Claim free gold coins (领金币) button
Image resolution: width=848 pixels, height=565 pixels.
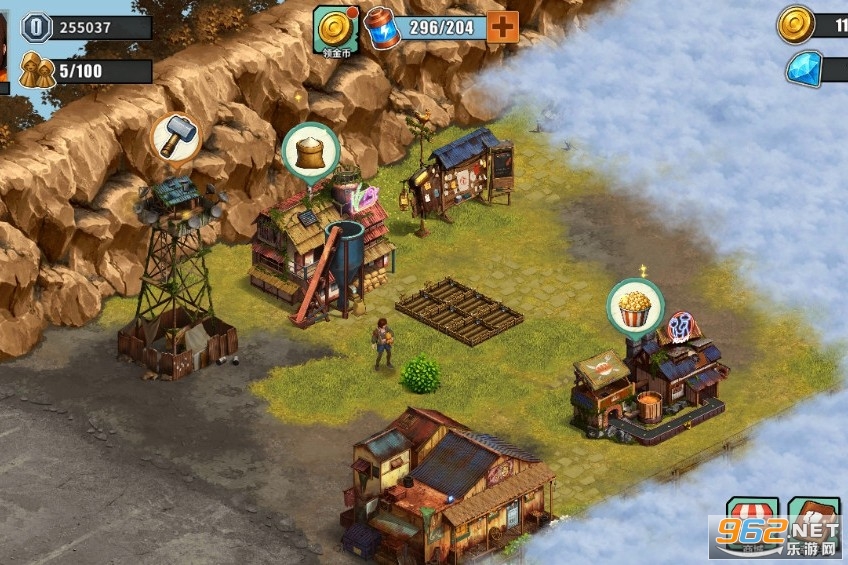(336, 29)
